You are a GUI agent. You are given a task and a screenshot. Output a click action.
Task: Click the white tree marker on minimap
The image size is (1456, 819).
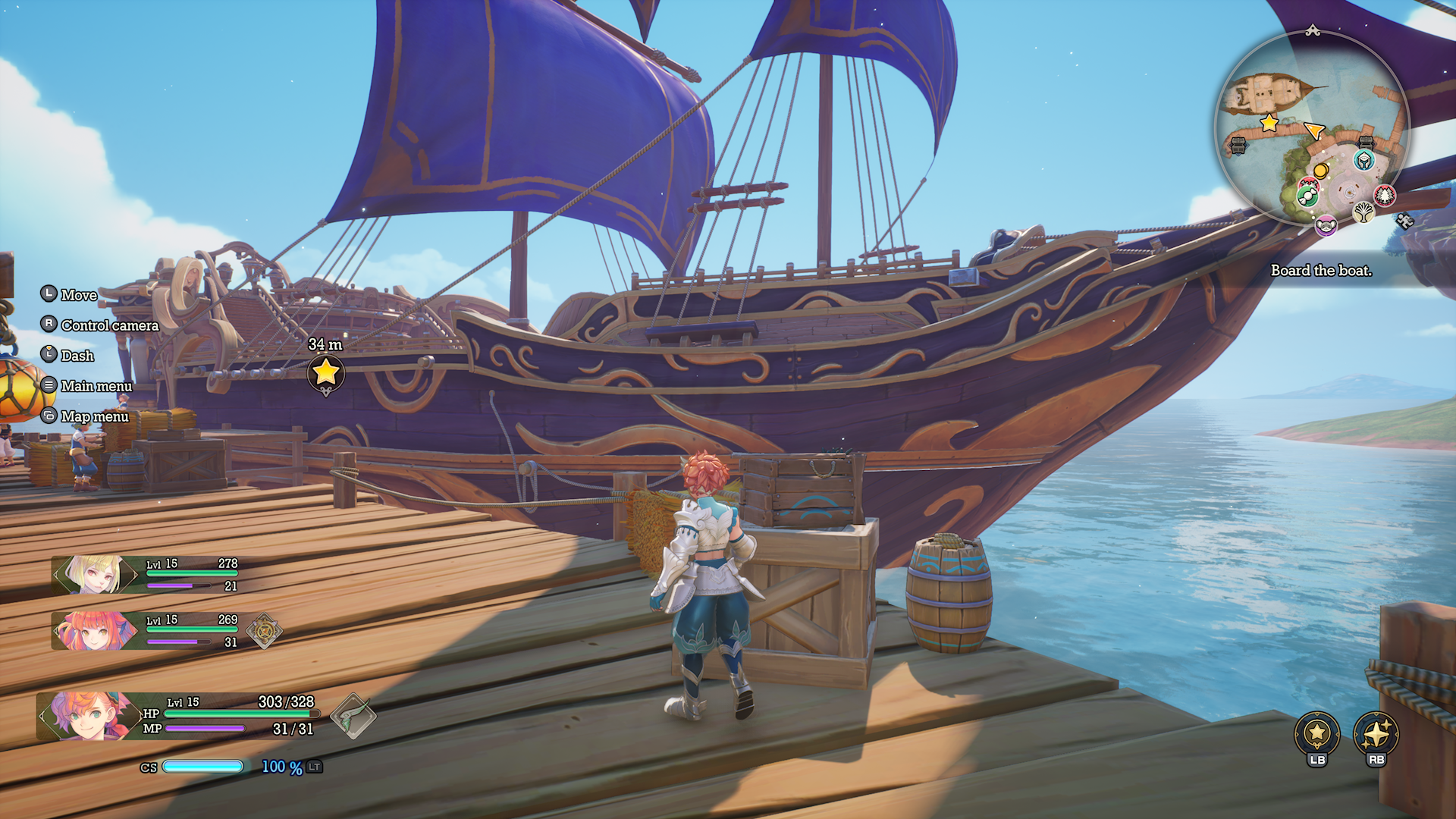tap(1363, 212)
